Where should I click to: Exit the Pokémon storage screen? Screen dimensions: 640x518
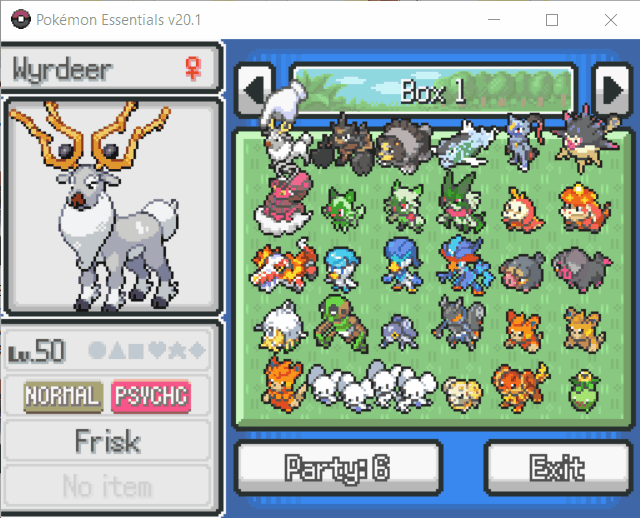tap(557, 468)
